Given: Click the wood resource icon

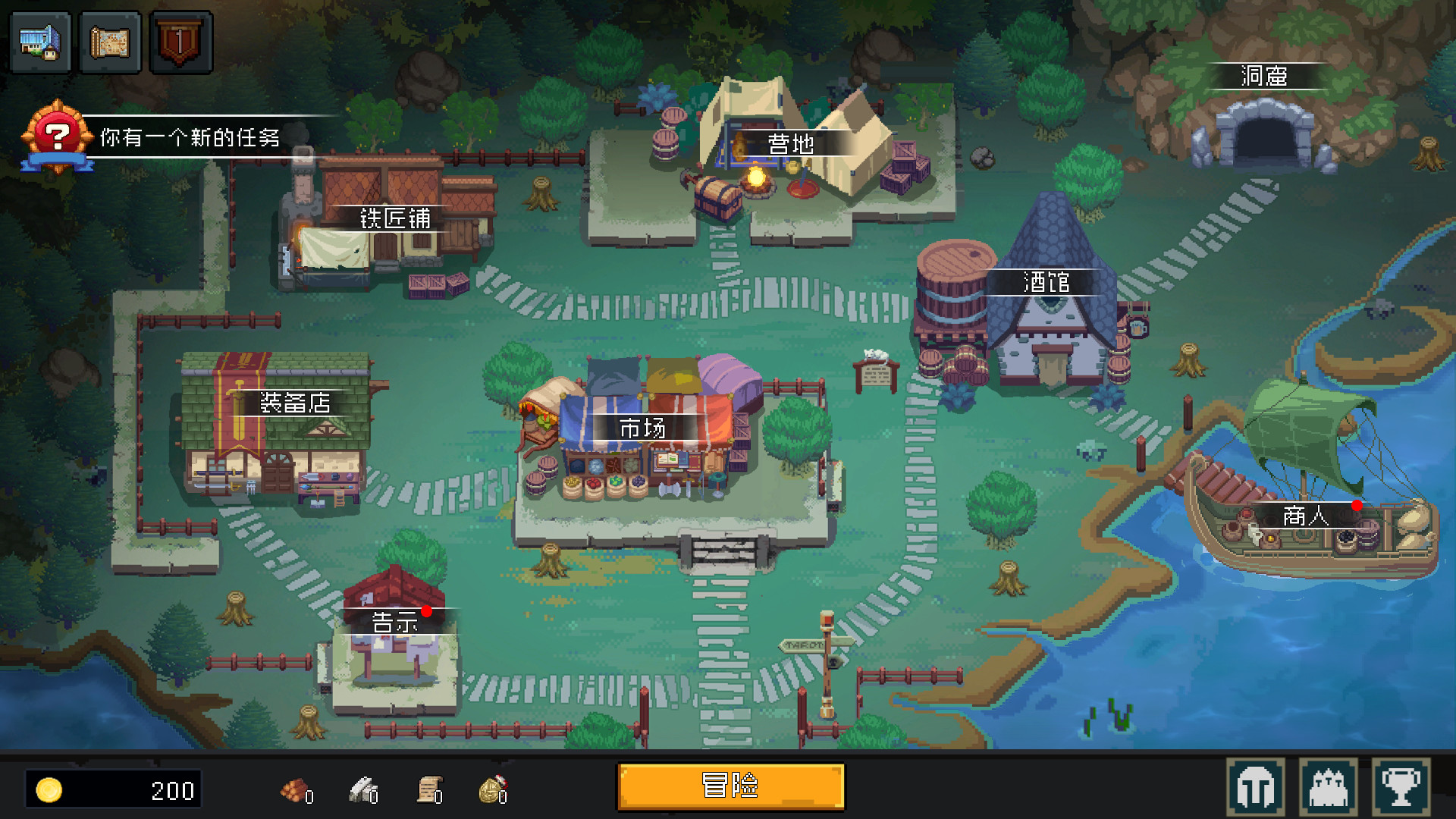Looking at the screenshot, I should click(x=290, y=792).
